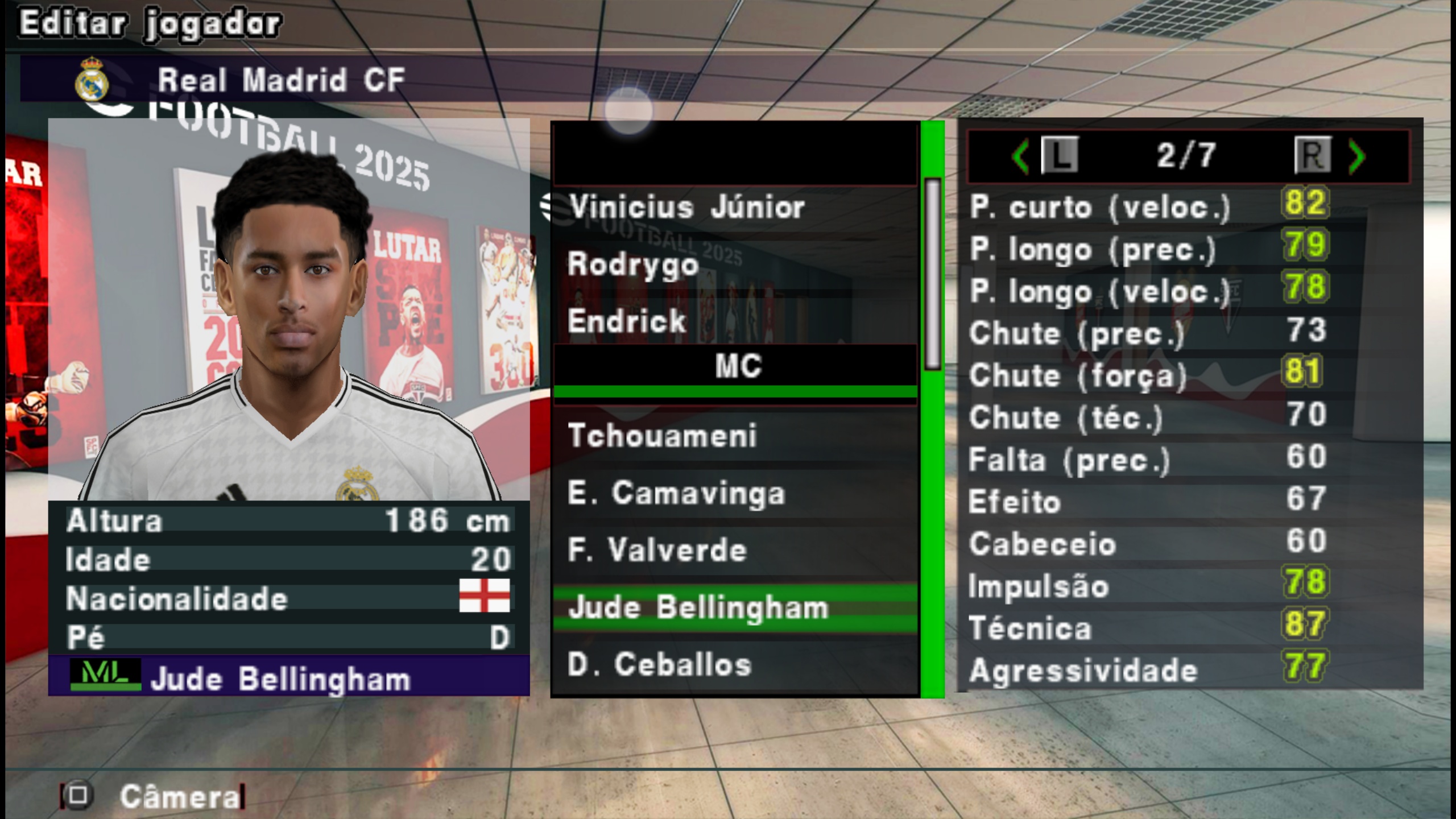Select the Falta (prec.) stat row
The height and width of the screenshot is (819, 1456).
click(1149, 459)
